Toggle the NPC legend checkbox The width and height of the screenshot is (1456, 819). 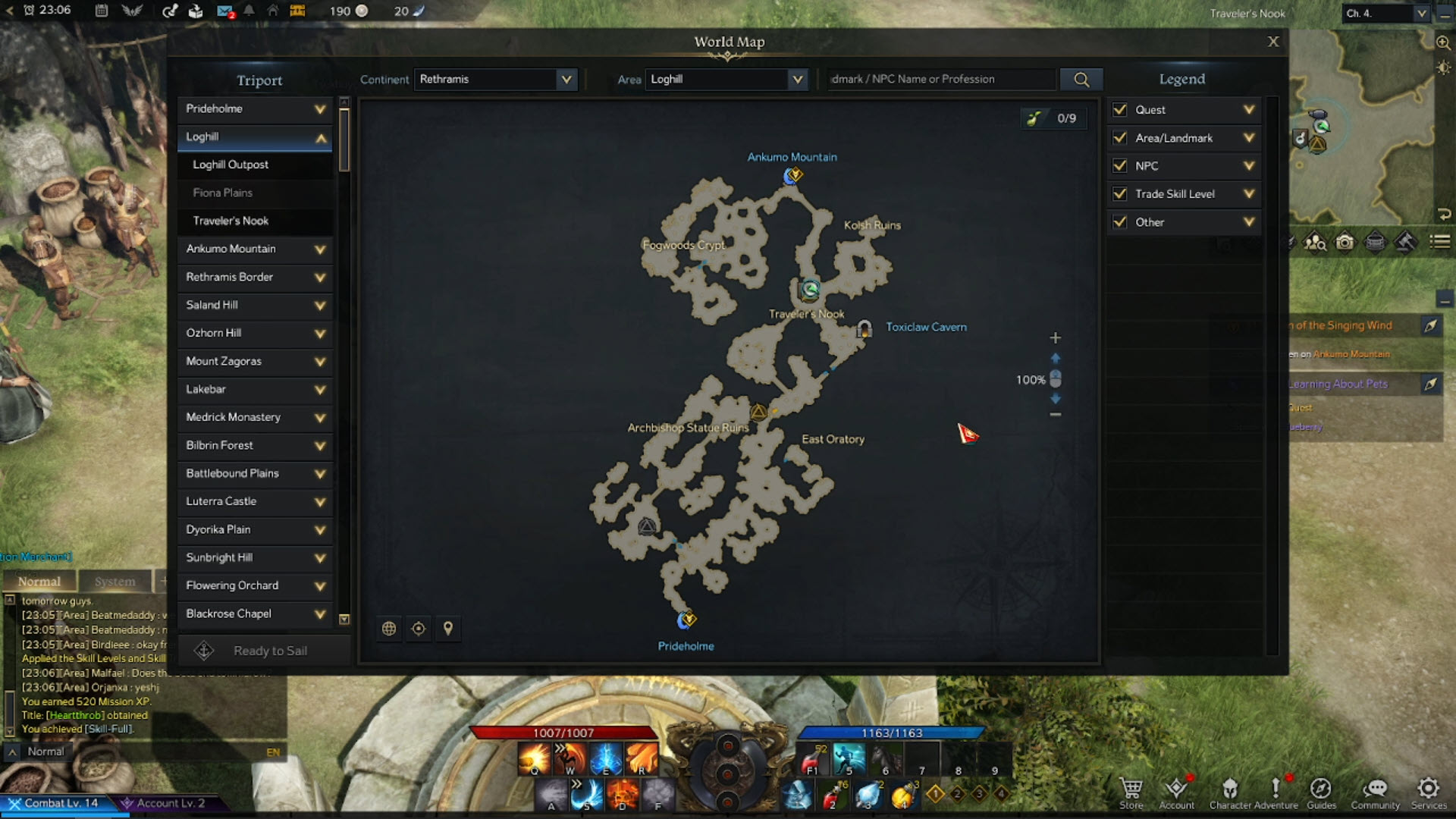coord(1120,166)
